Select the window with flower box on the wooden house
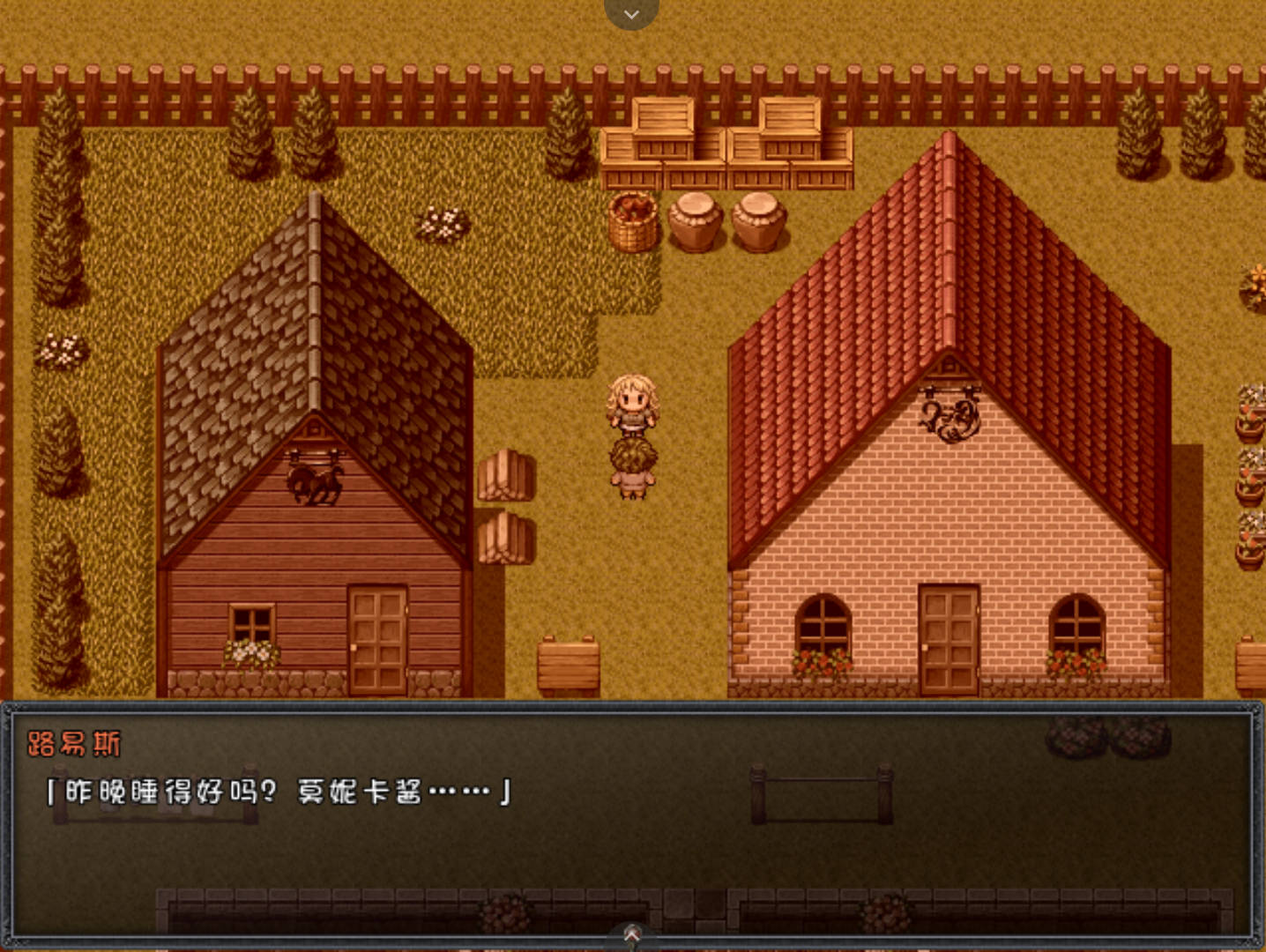Image resolution: width=1266 pixels, height=952 pixels. [x=250, y=626]
